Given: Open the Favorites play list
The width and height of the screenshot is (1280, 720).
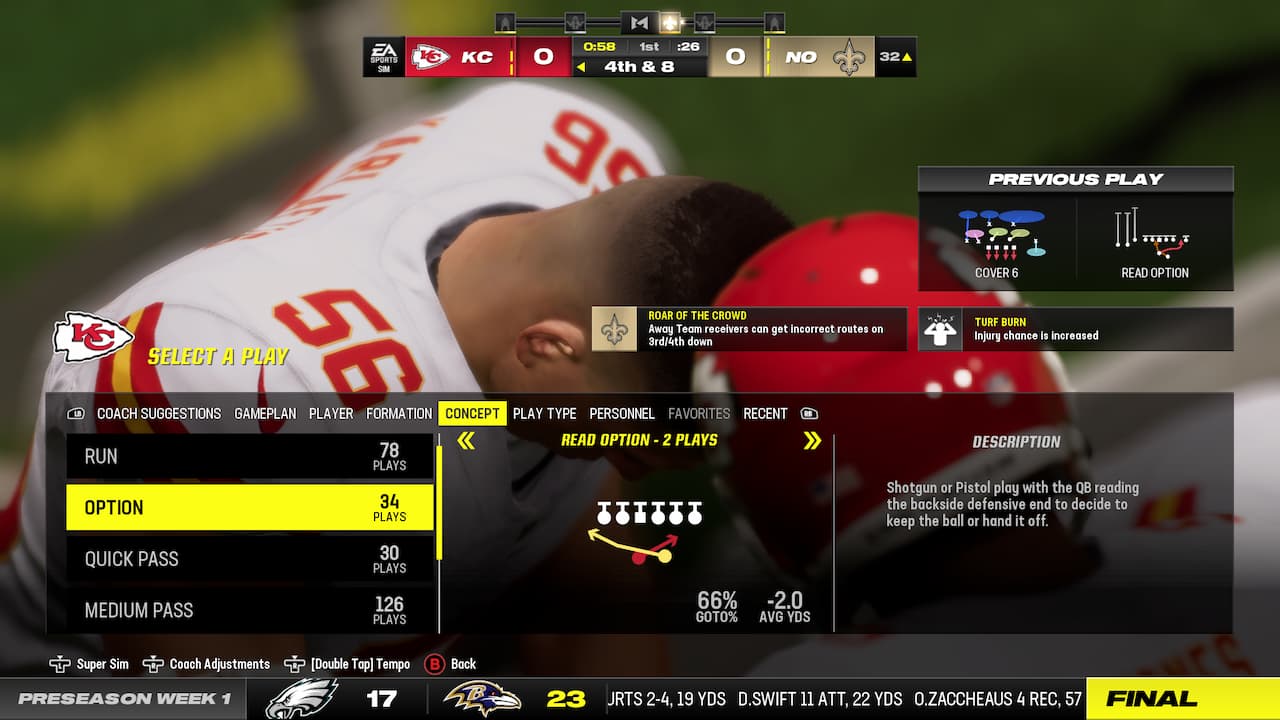Looking at the screenshot, I should tap(699, 413).
